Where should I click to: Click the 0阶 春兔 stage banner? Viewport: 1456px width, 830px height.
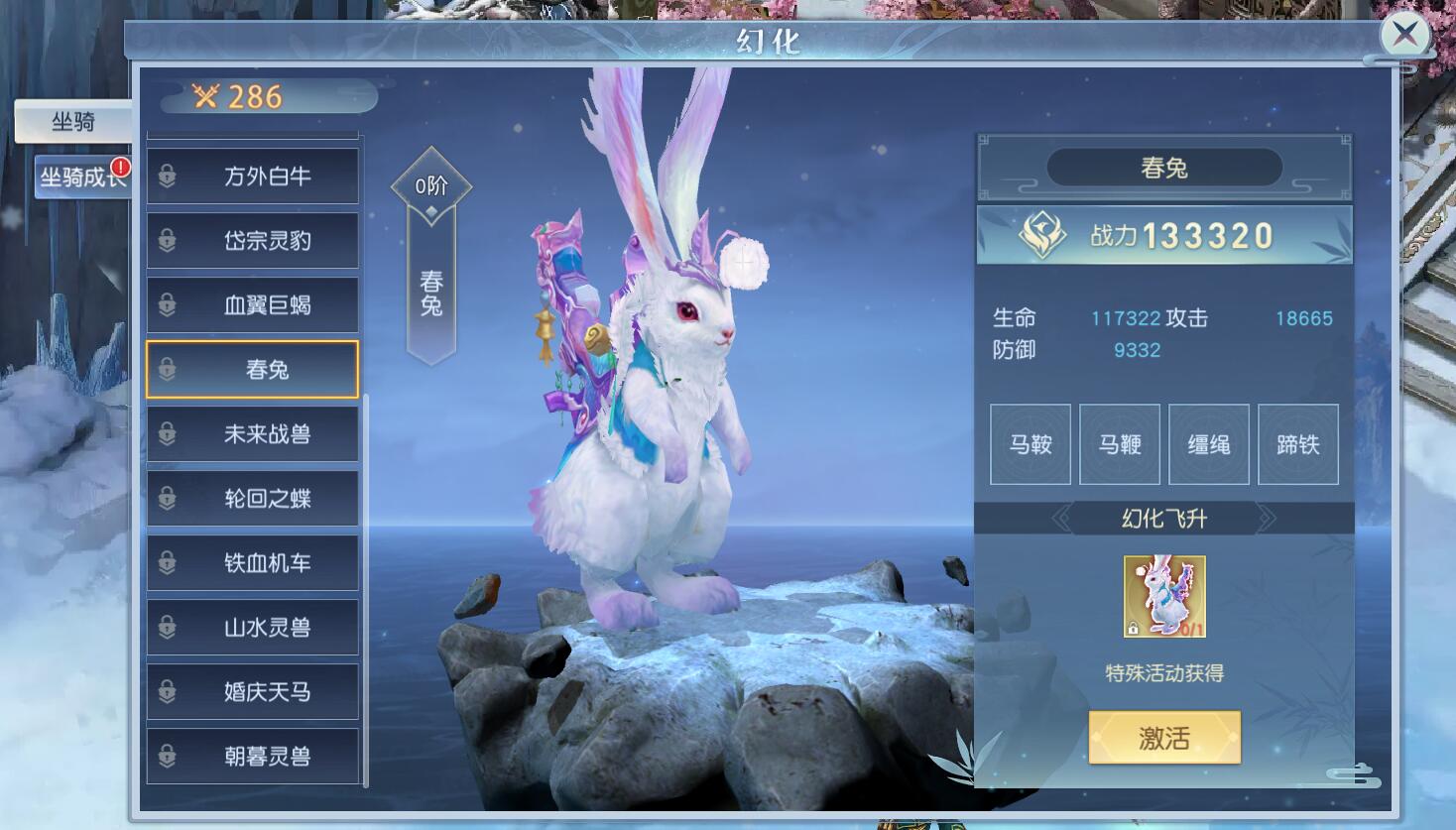(430, 258)
